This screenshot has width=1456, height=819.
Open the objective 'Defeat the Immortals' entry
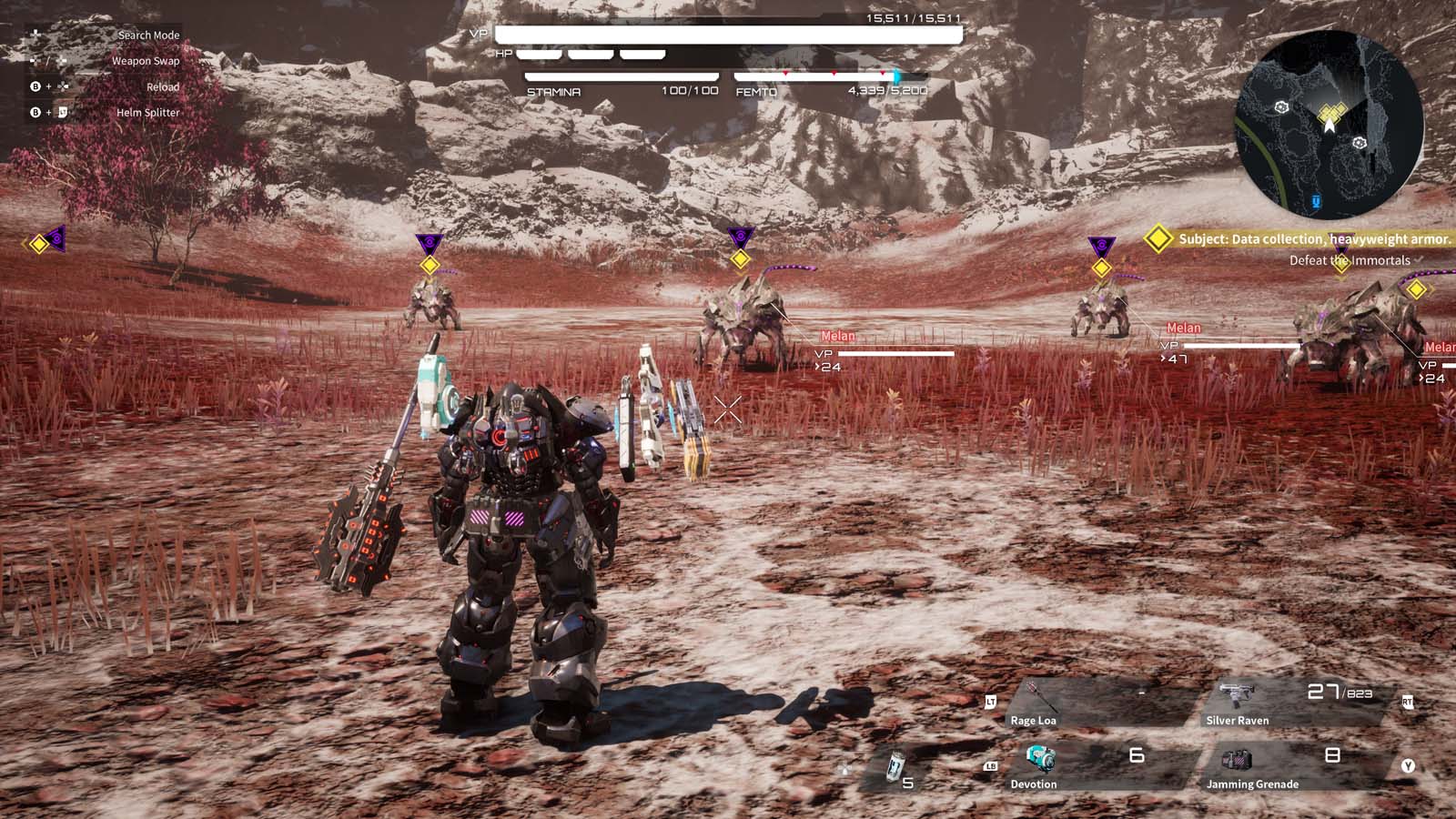click(x=1349, y=260)
